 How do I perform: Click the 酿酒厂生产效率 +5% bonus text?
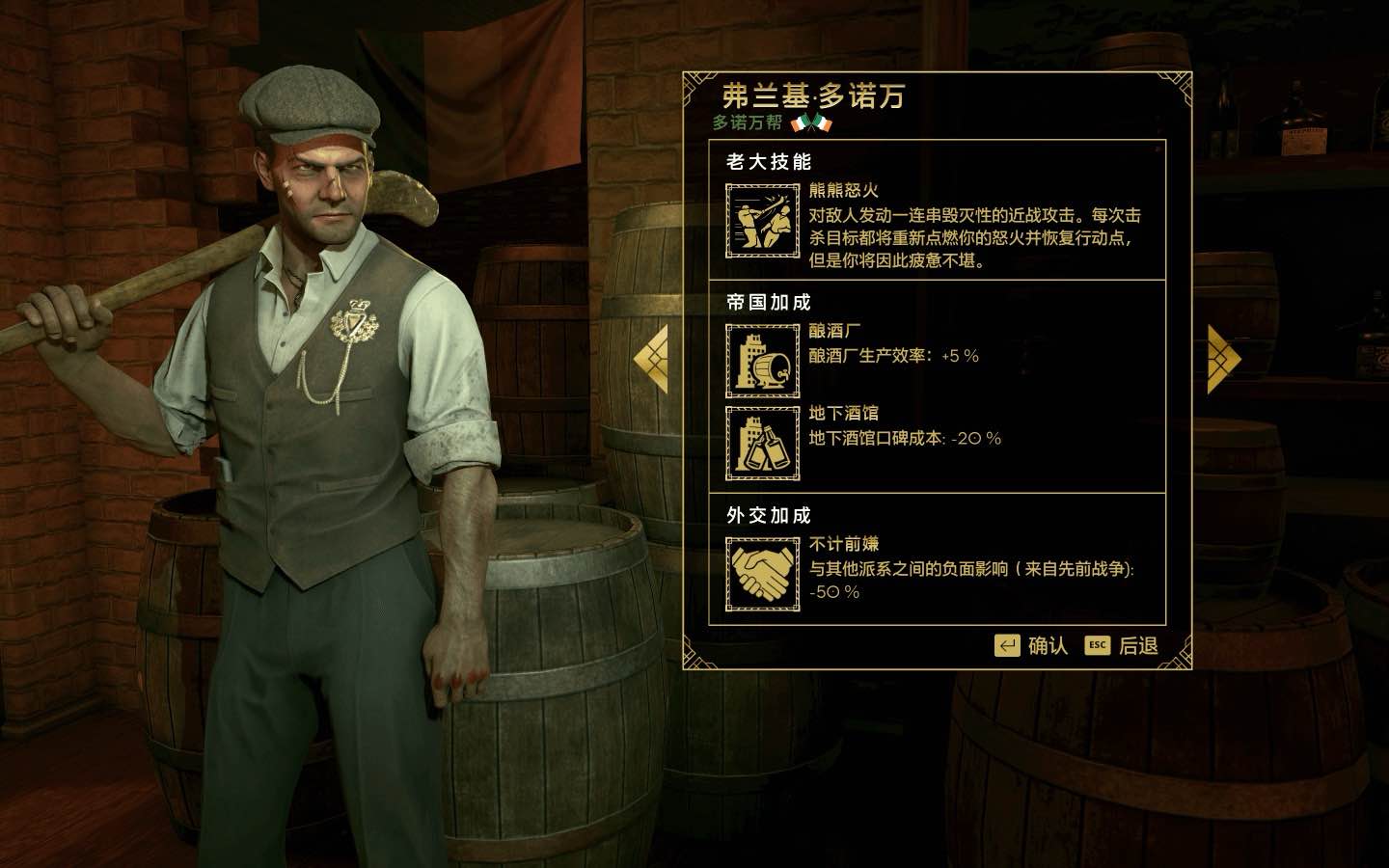coord(892,357)
